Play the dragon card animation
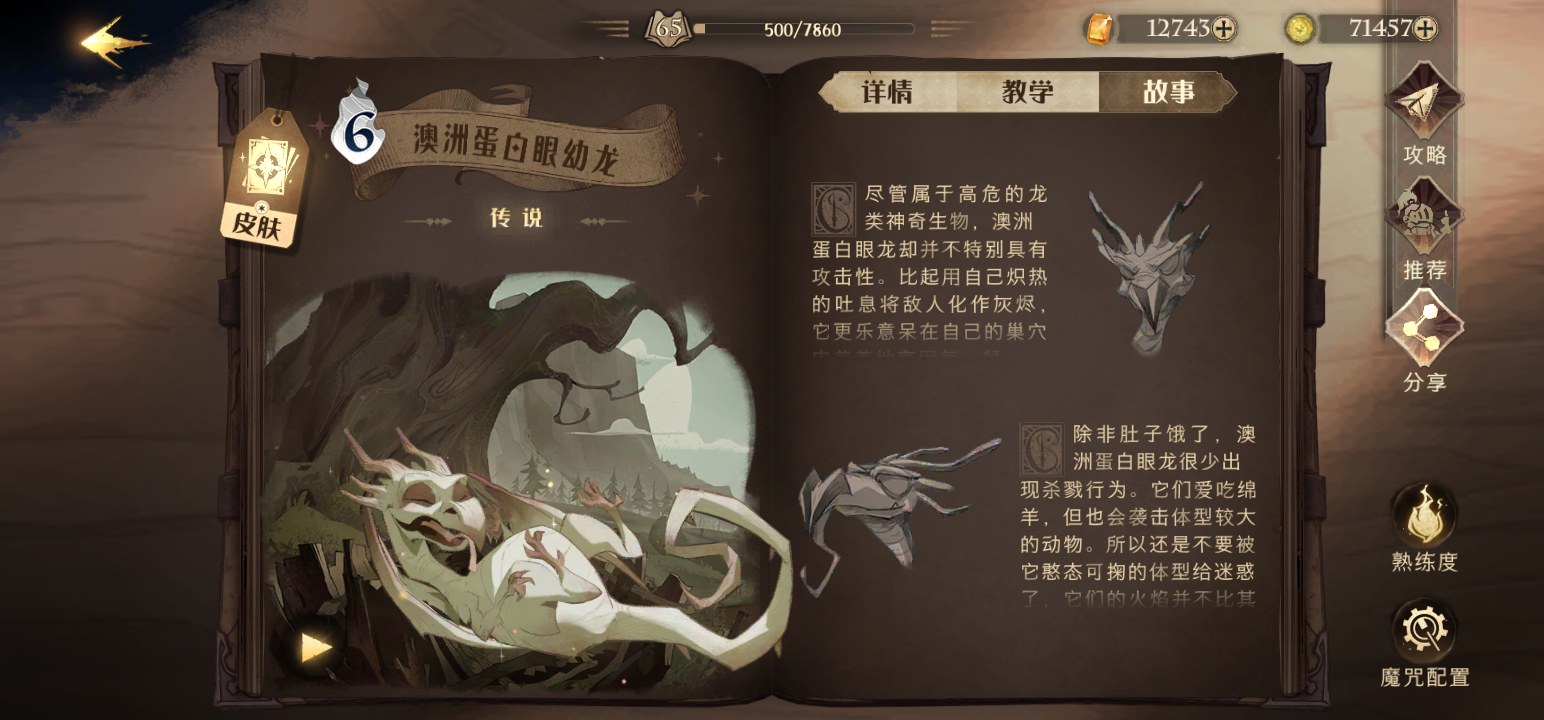This screenshot has height=720, width=1544. pos(316,647)
